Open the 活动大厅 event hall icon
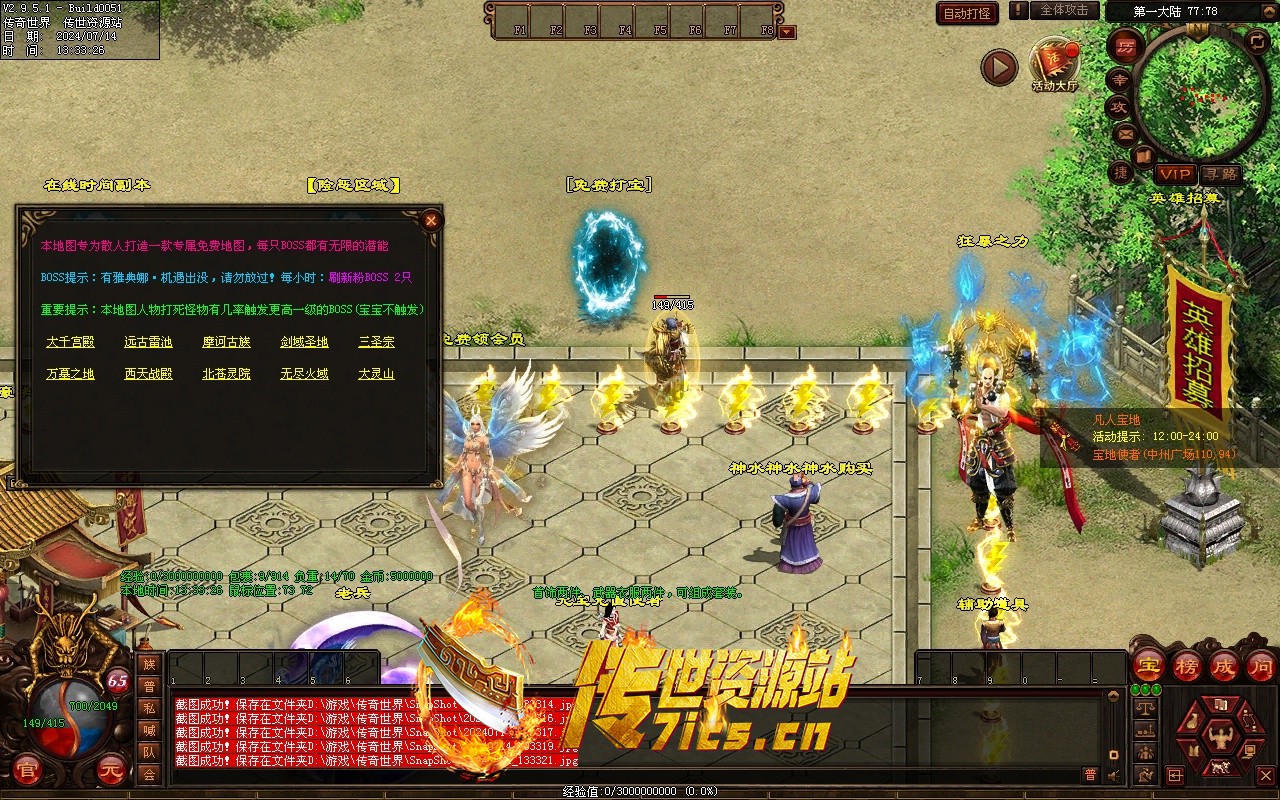Image resolution: width=1280 pixels, height=800 pixels. coord(1055,62)
